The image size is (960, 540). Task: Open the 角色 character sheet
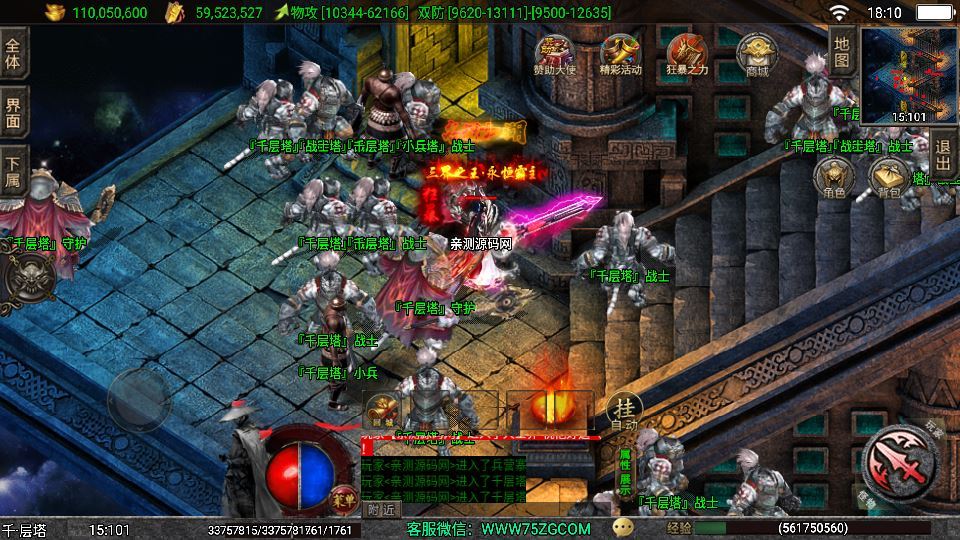coord(834,177)
